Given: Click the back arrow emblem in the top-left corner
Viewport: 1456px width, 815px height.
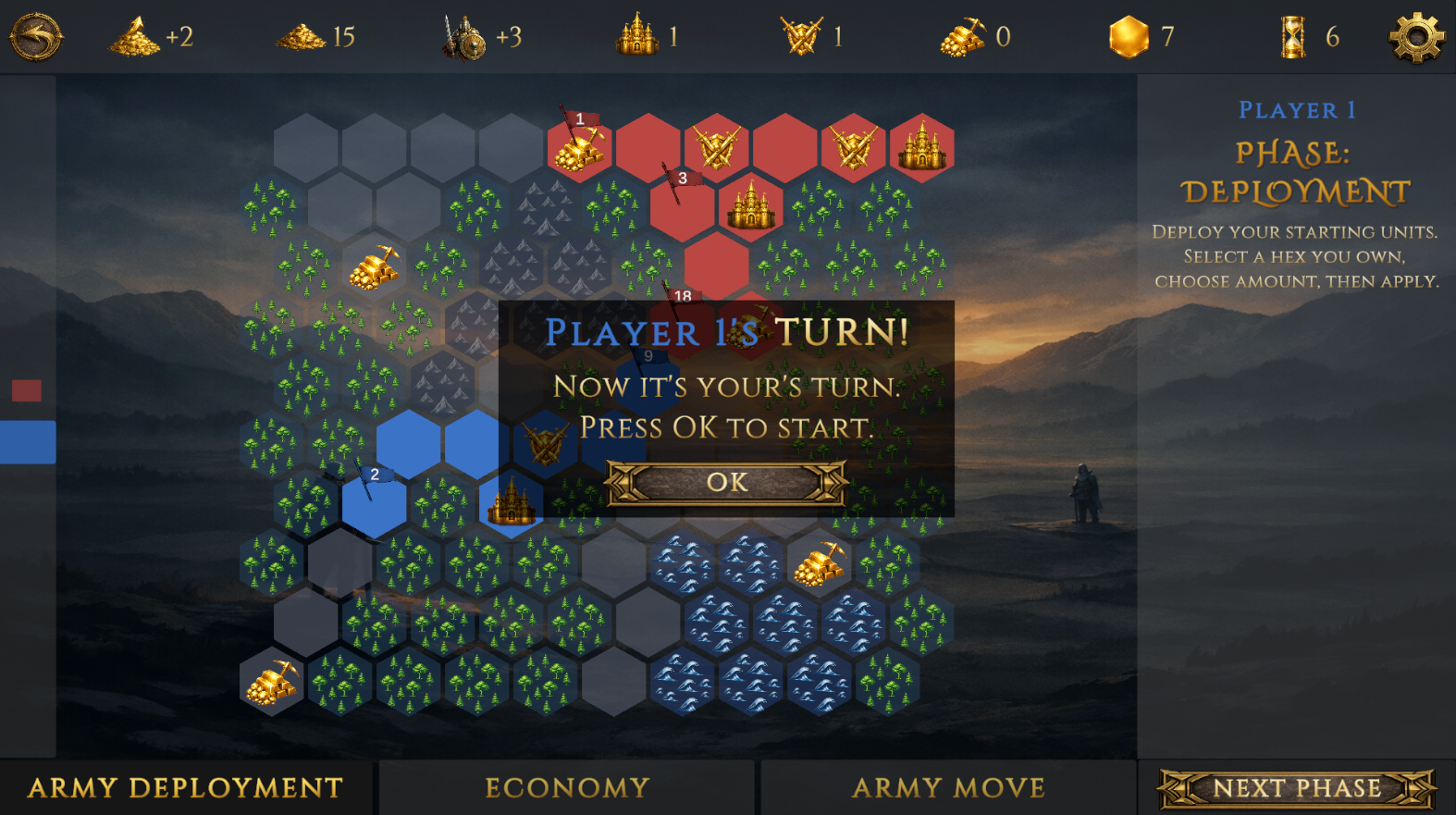Looking at the screenshot, I should point(35,38).
